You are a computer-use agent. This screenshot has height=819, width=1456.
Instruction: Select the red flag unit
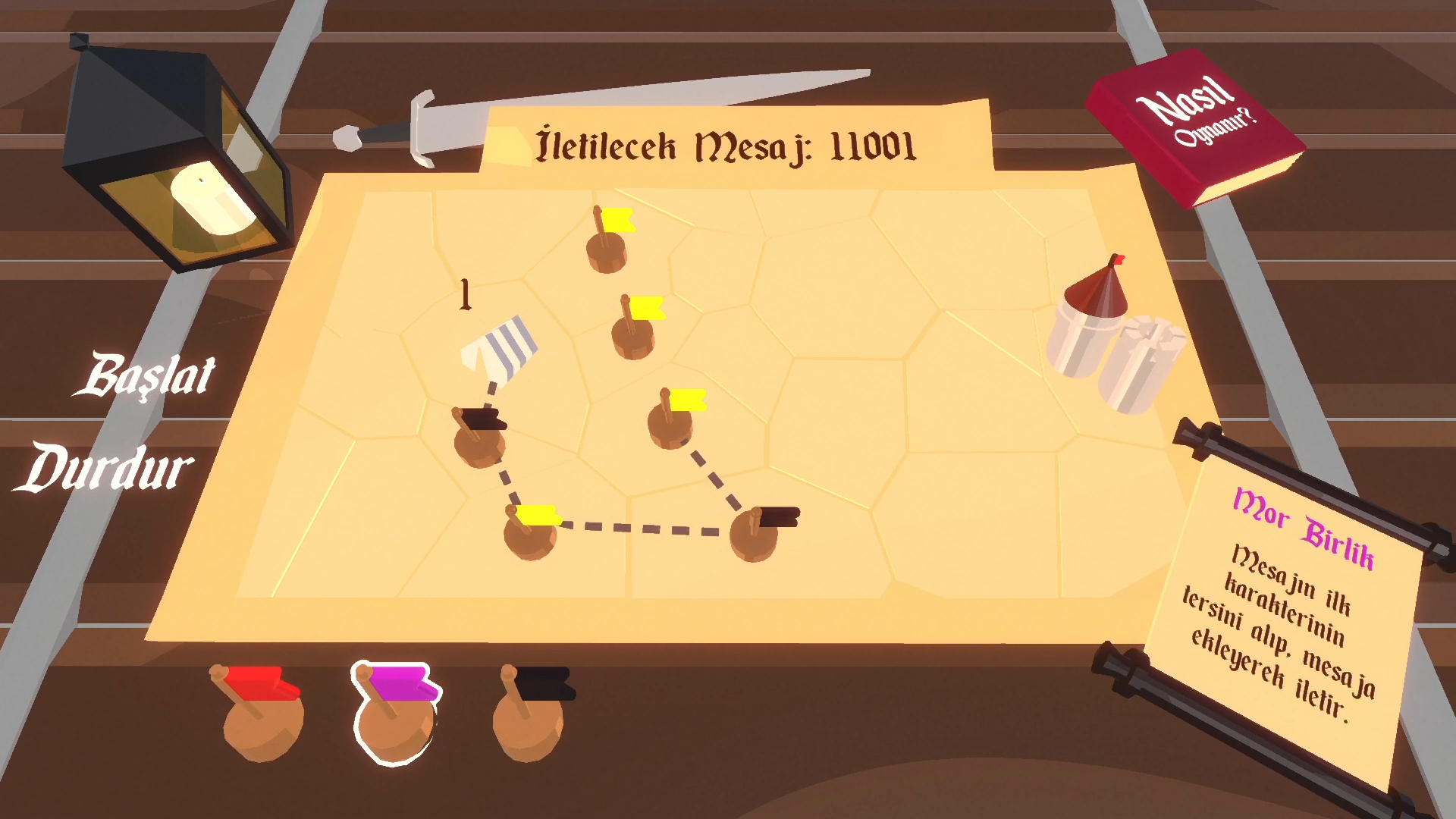[261, 713]
